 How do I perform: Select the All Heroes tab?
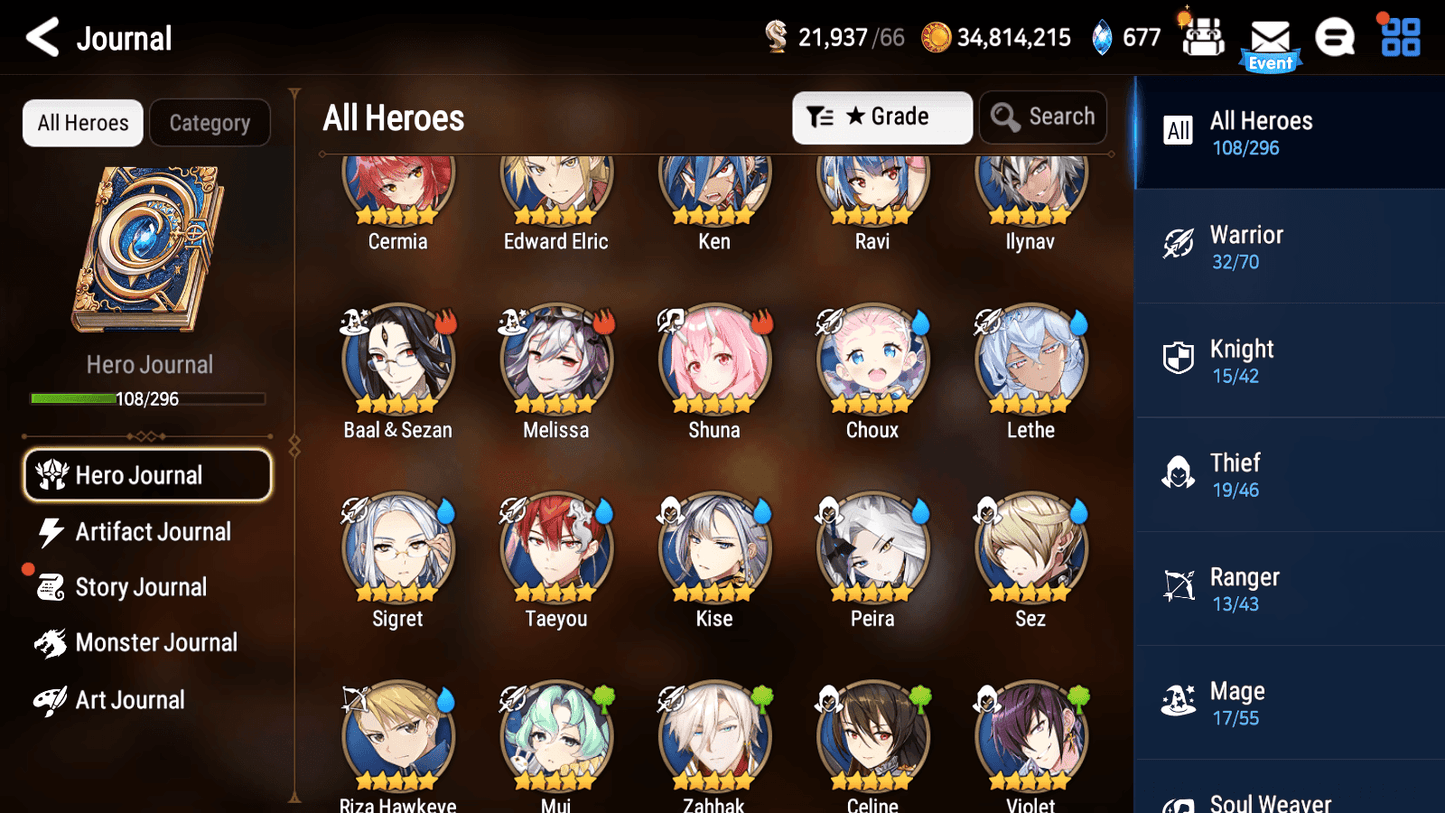(82, 122)
